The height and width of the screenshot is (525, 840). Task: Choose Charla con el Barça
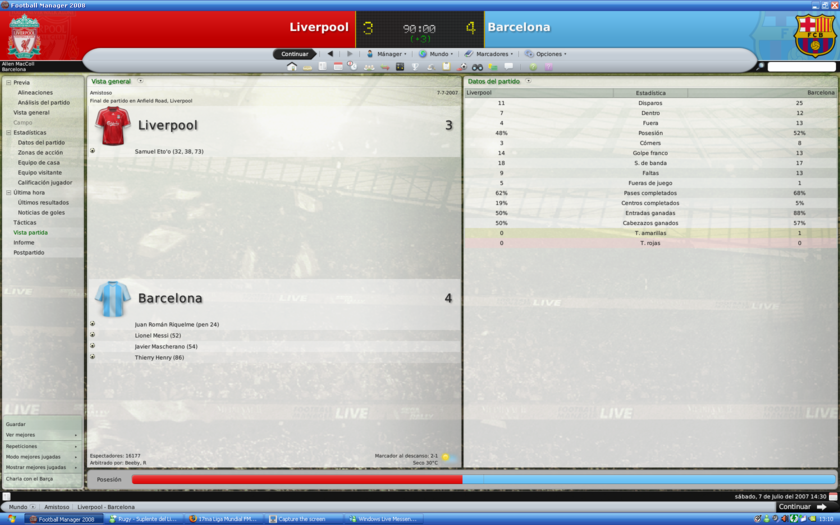29,479
